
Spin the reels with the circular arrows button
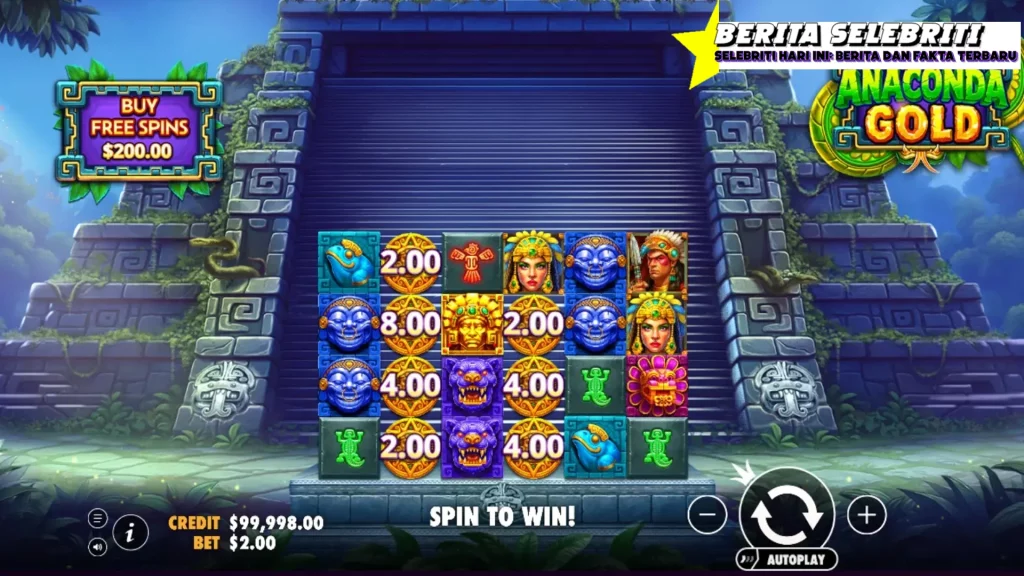[787, 514]
